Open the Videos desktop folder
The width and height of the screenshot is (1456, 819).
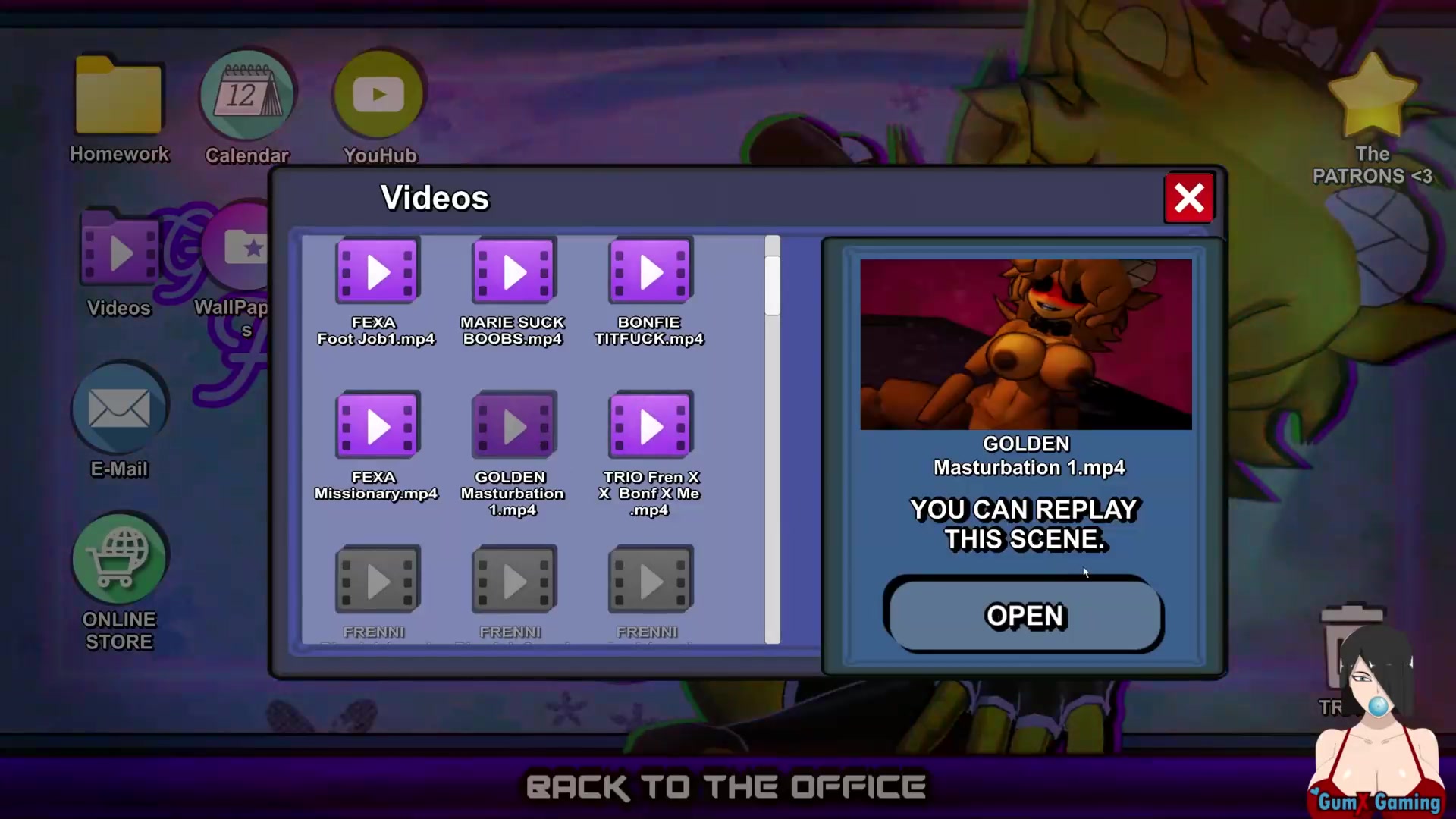[x=119, y=254]
